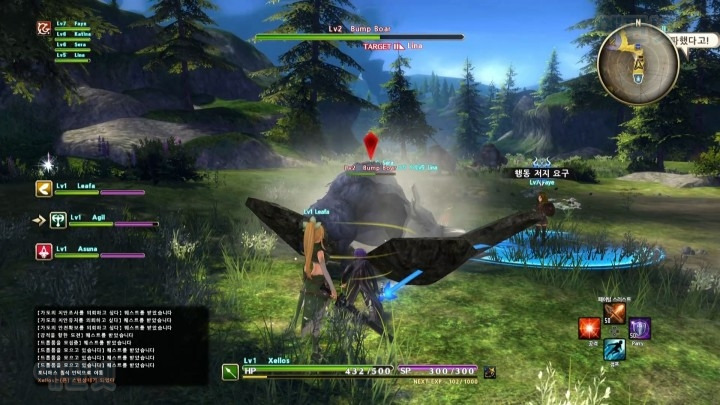Trigger the red burst attack skill

coord(590,328)
